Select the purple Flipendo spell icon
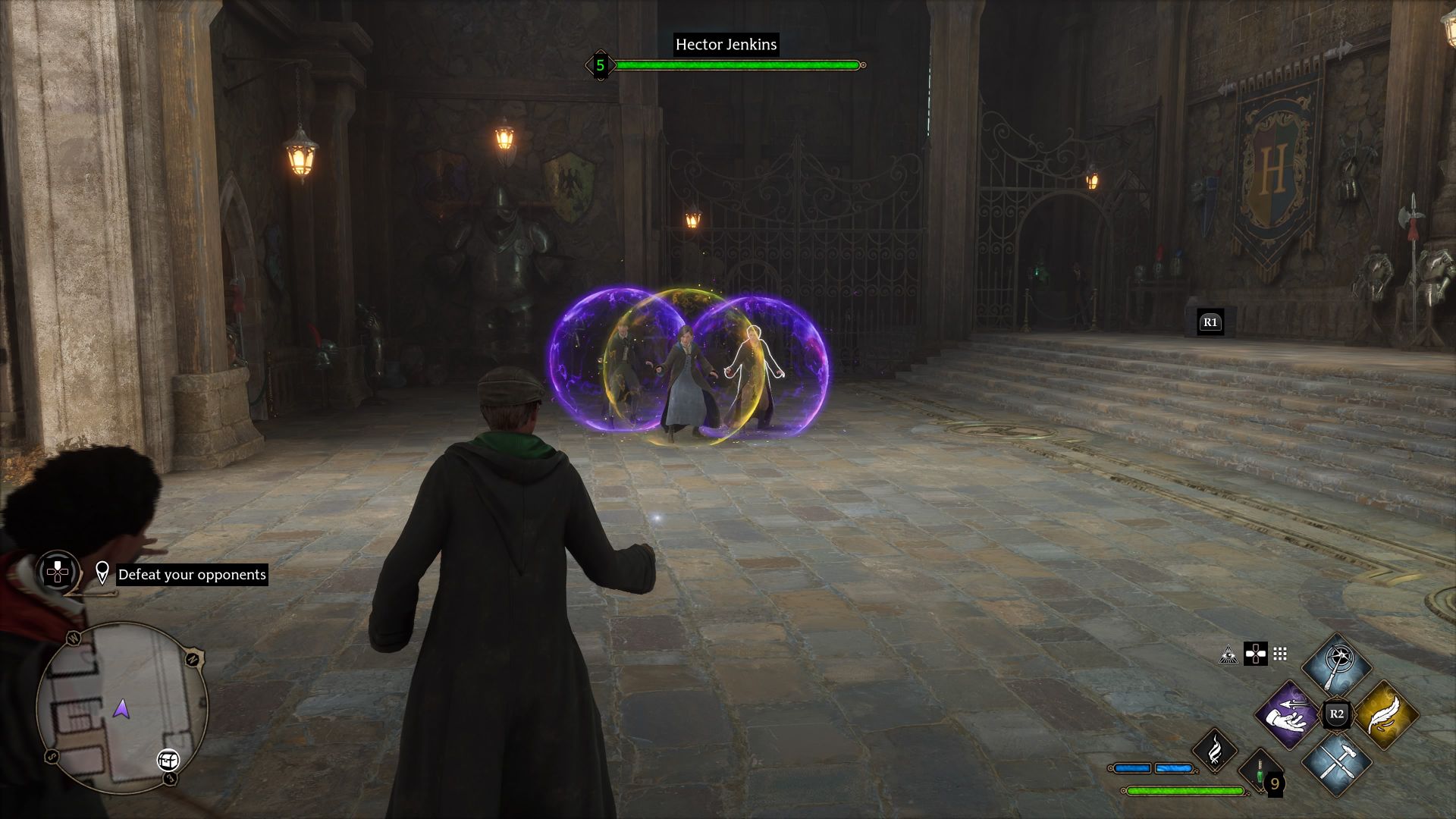This screenshot has width=1456, height=819. (1288, 716)
